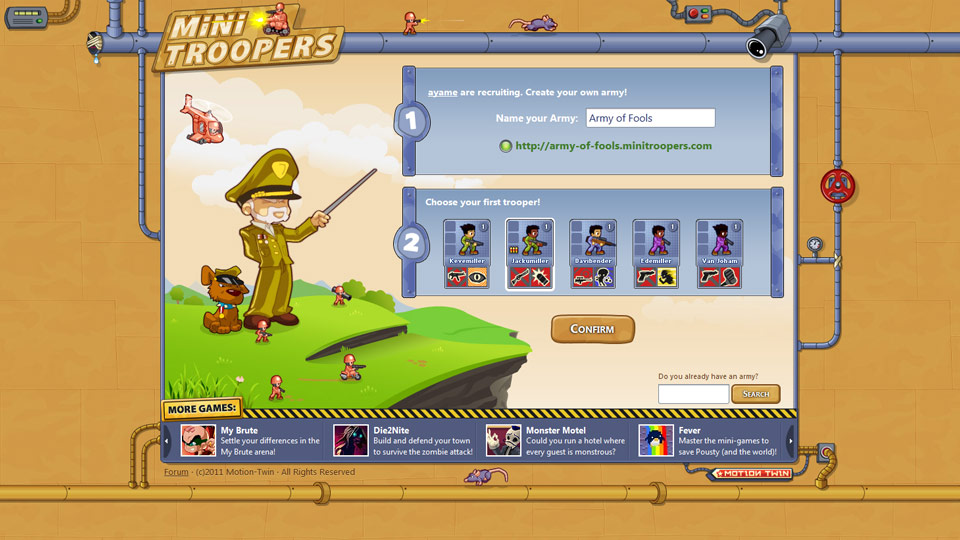Hit the Search button
This screenshot has width=960, height=540.
point(755,394)
